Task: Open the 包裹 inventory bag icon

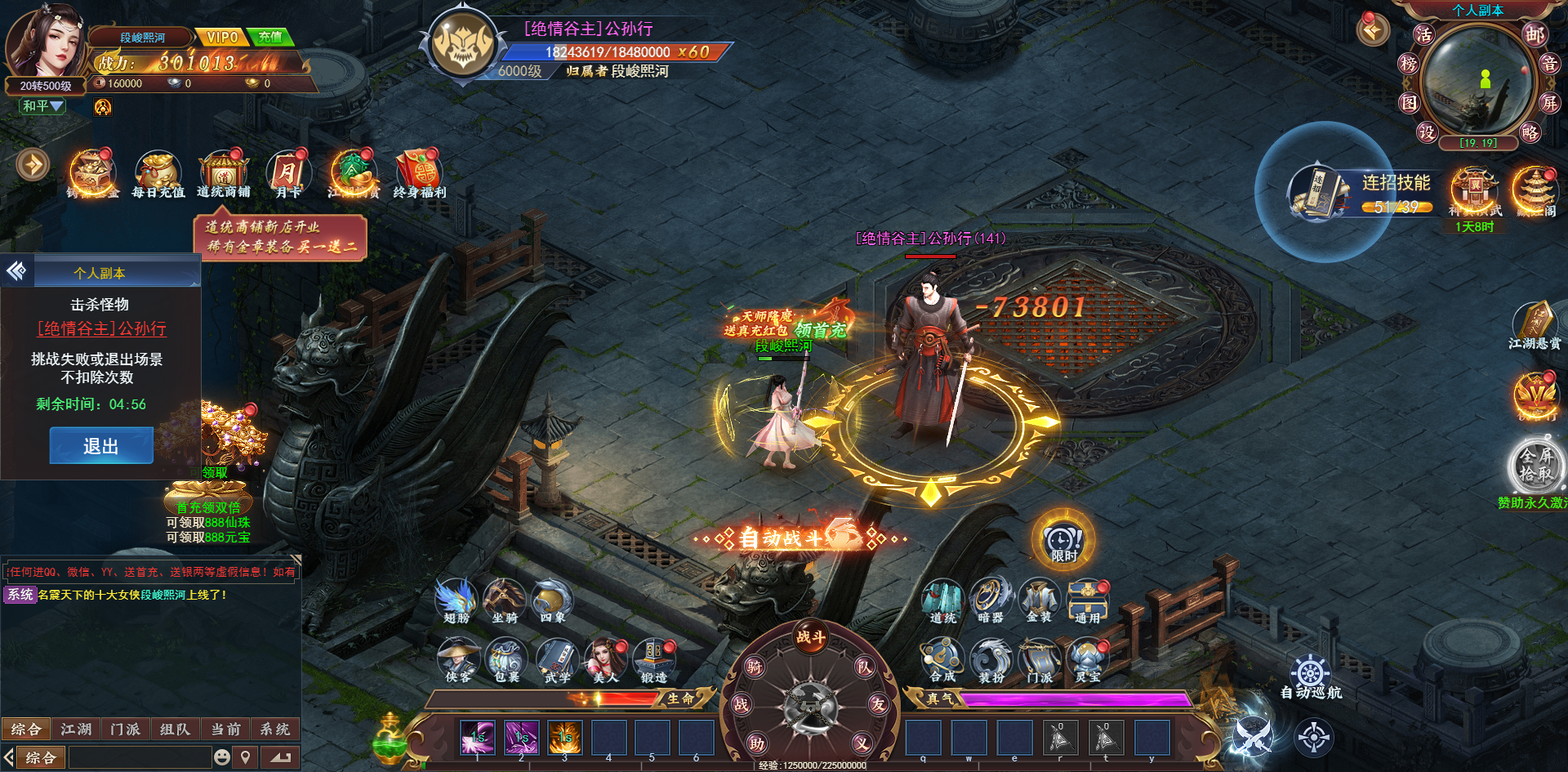Action: click(x=506, y=661)
